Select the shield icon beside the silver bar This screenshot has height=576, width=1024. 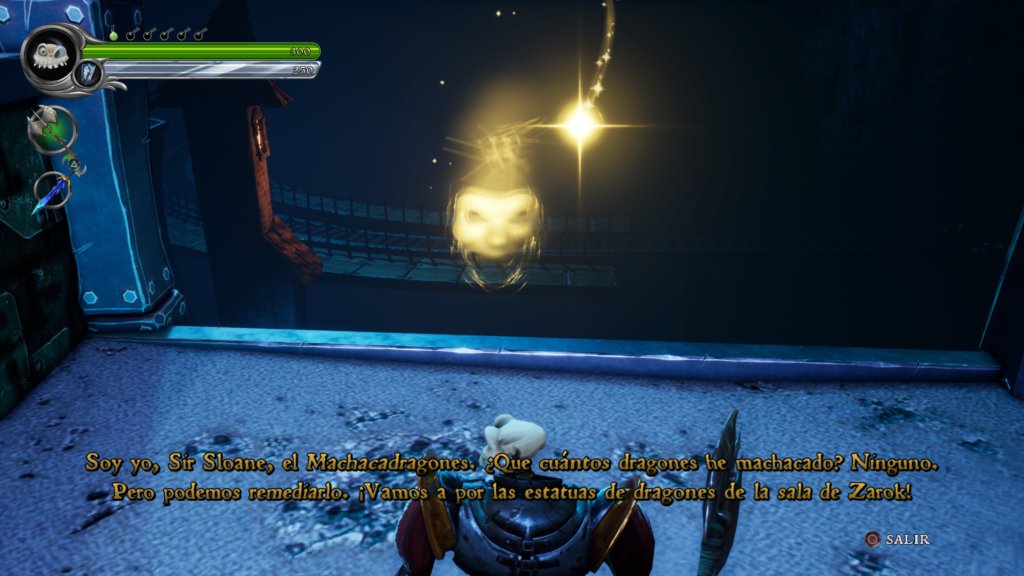pyautogui.click(x=89, y=71)
